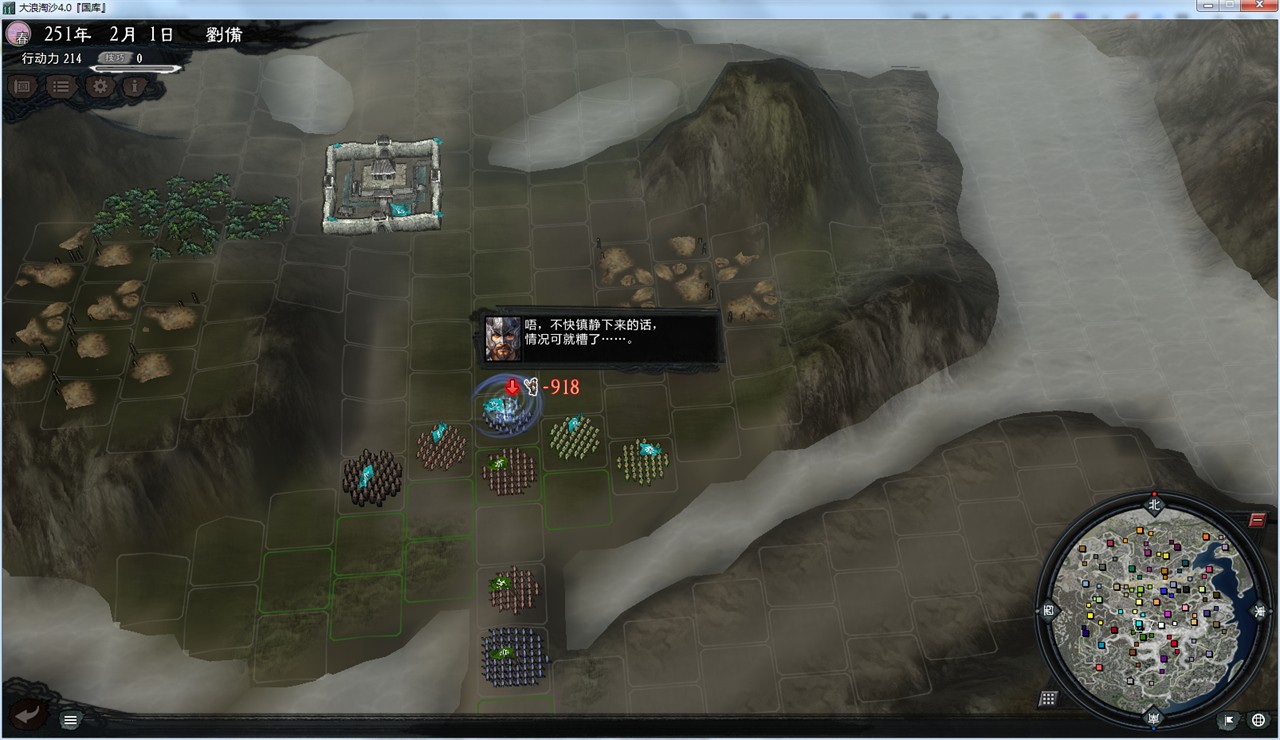Click the 北 north marker on minimap
Image resolution: width=1280 pixels, height=740 pixels.
pos(1154,503)
